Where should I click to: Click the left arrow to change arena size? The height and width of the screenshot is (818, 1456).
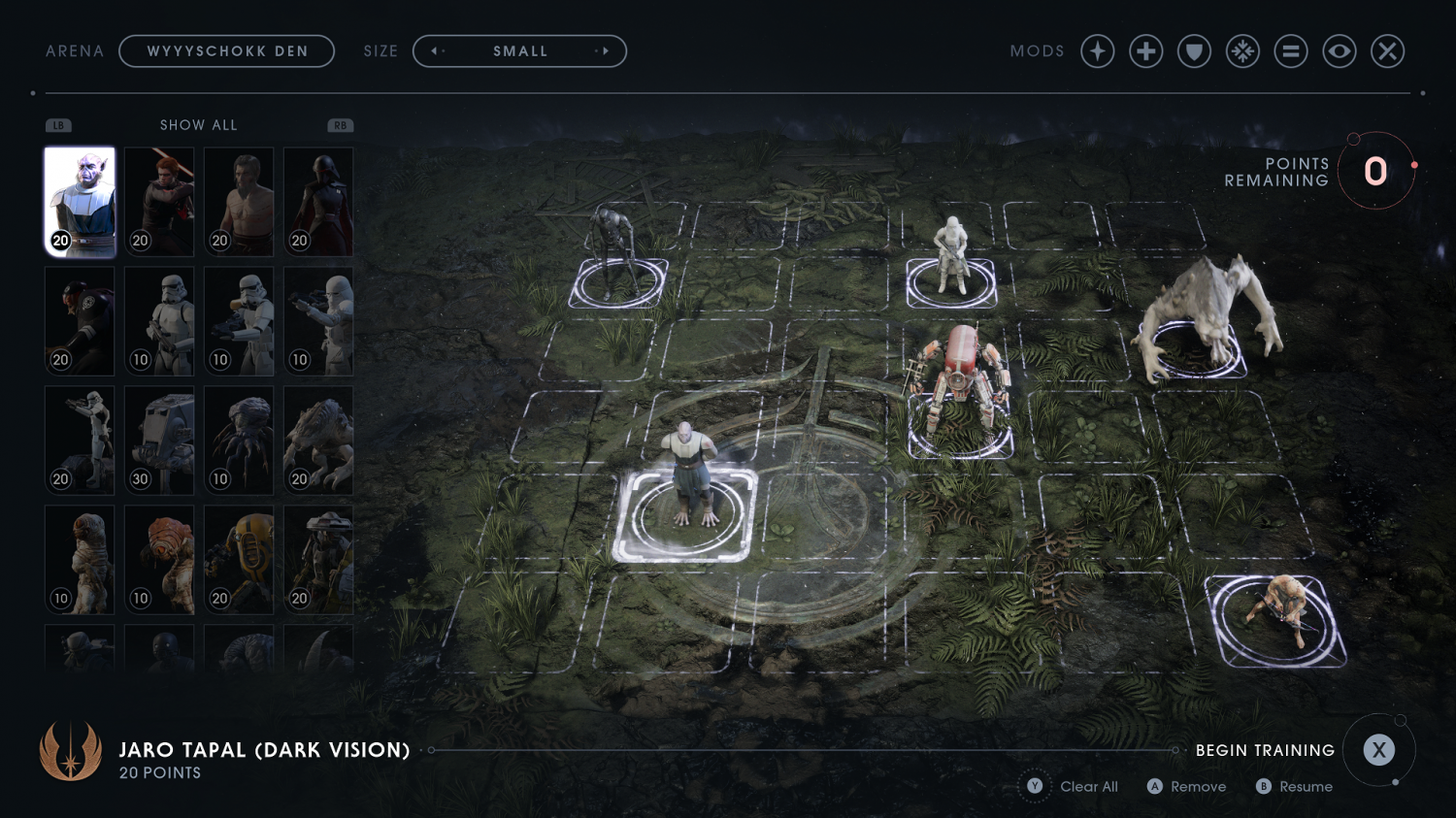click(x=434, y=51)
